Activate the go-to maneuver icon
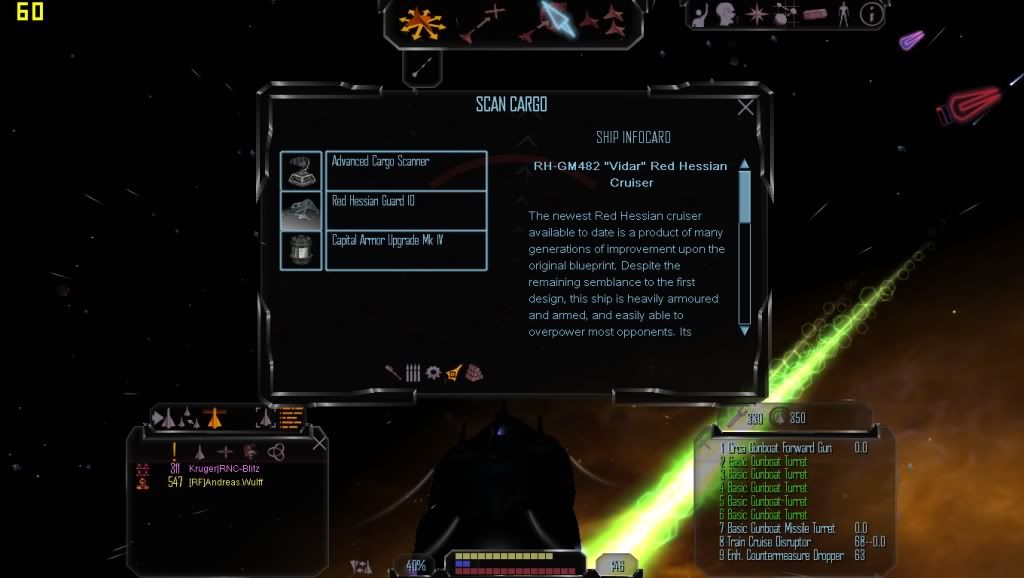This screenshot has height=578, width=1024. [x=481, y=22]
